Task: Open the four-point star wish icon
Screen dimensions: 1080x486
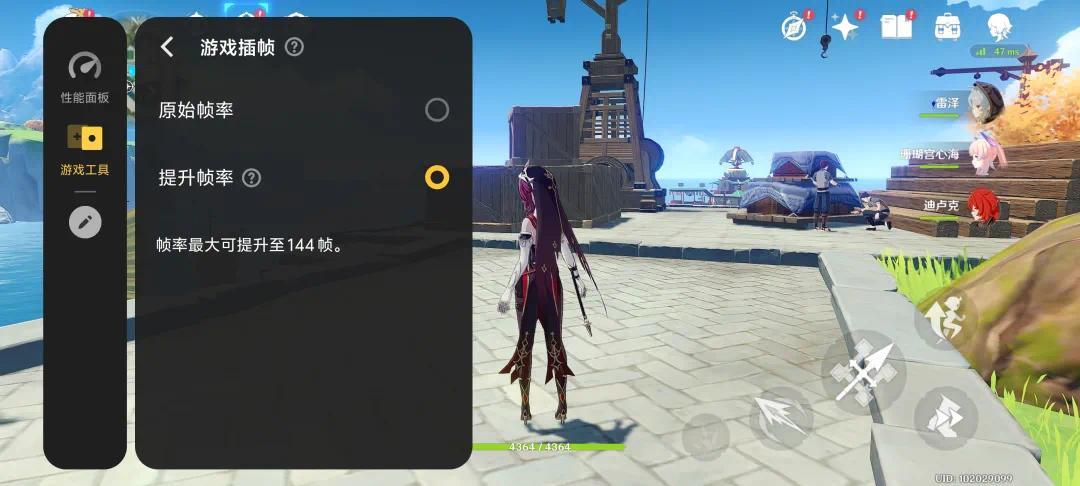Action: coord(845,27)
